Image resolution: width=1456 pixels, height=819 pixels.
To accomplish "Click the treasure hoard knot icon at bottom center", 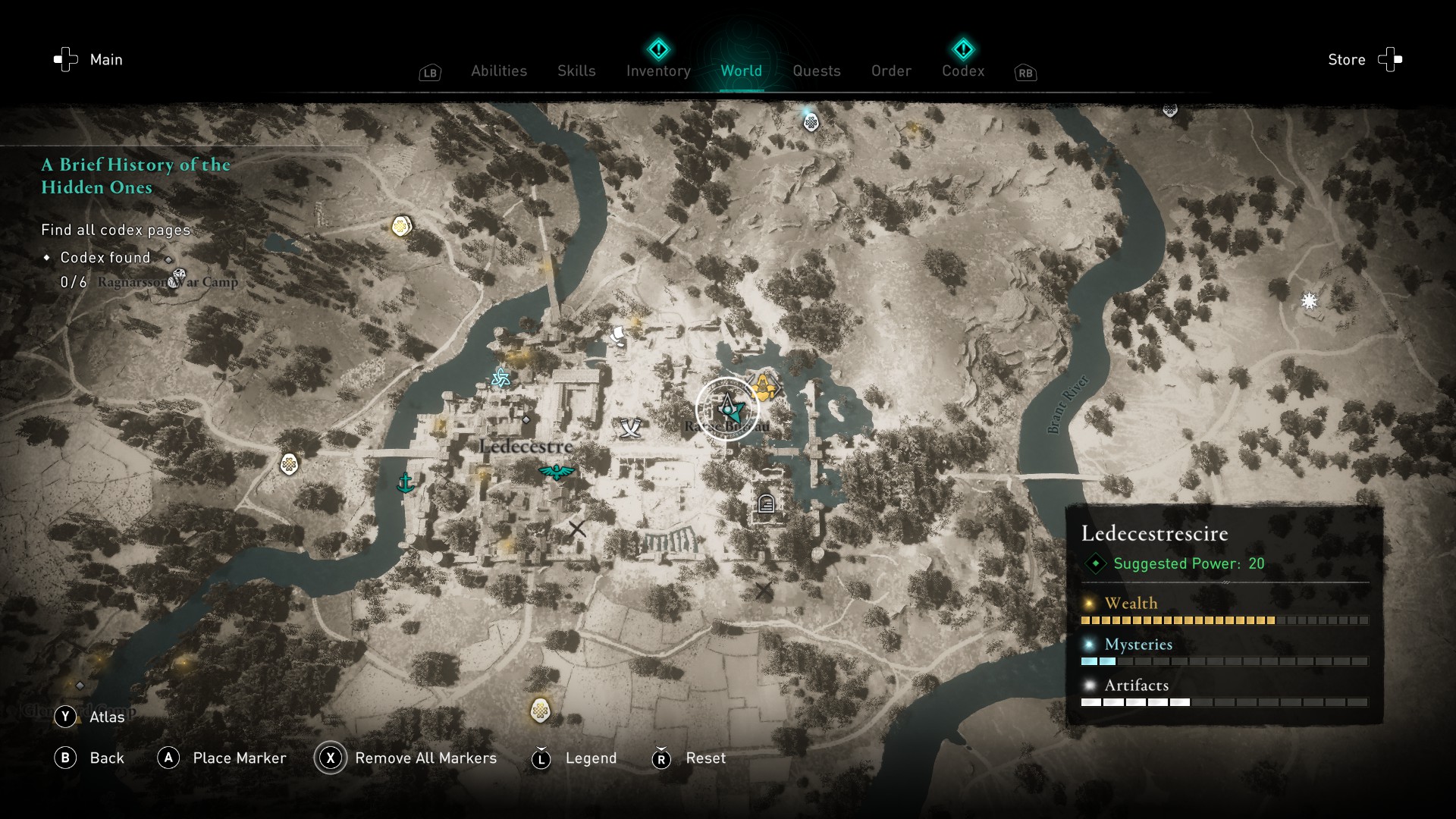I will (x=539, y=711).
